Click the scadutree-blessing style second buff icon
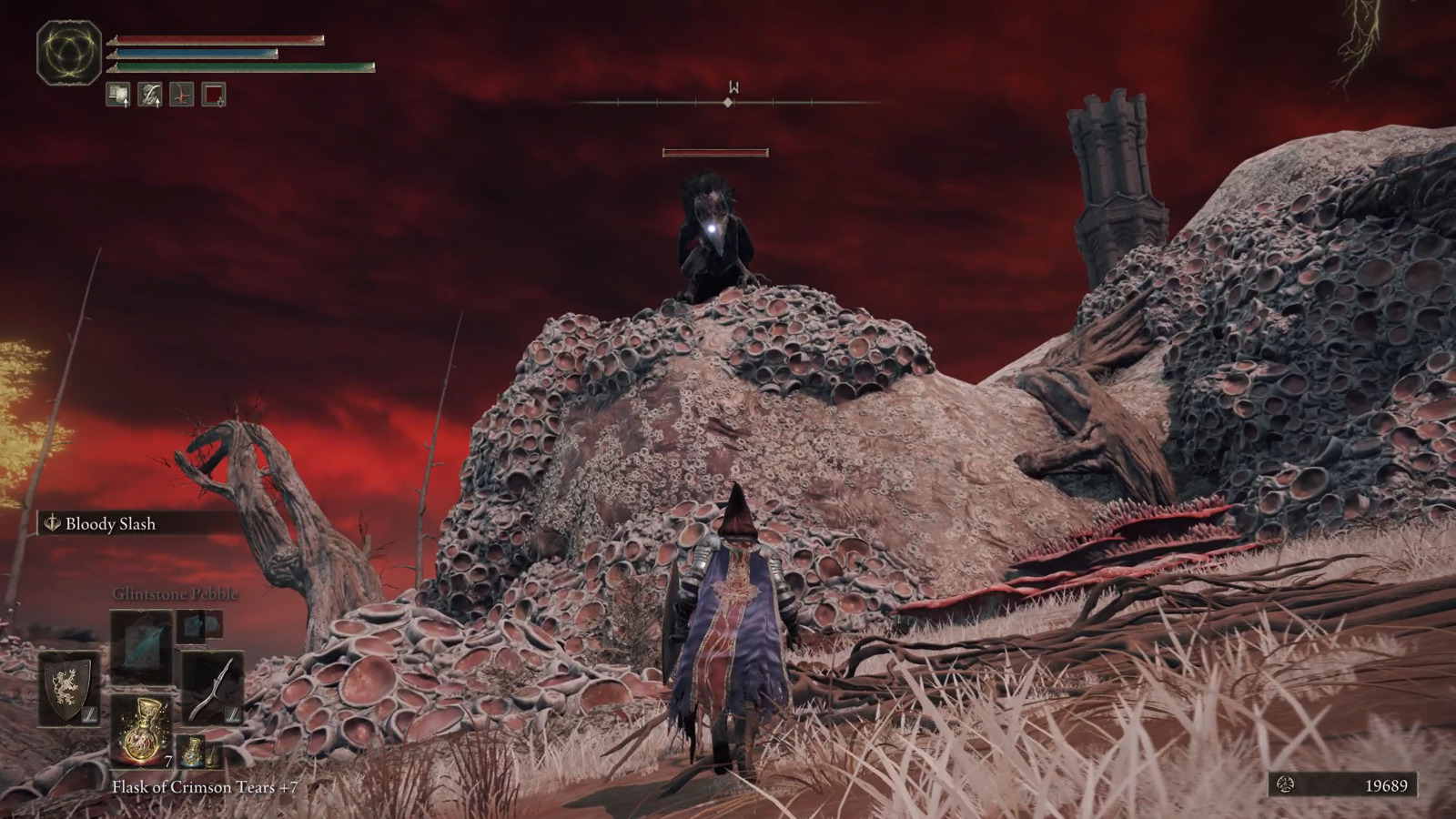 coord(149,94)
